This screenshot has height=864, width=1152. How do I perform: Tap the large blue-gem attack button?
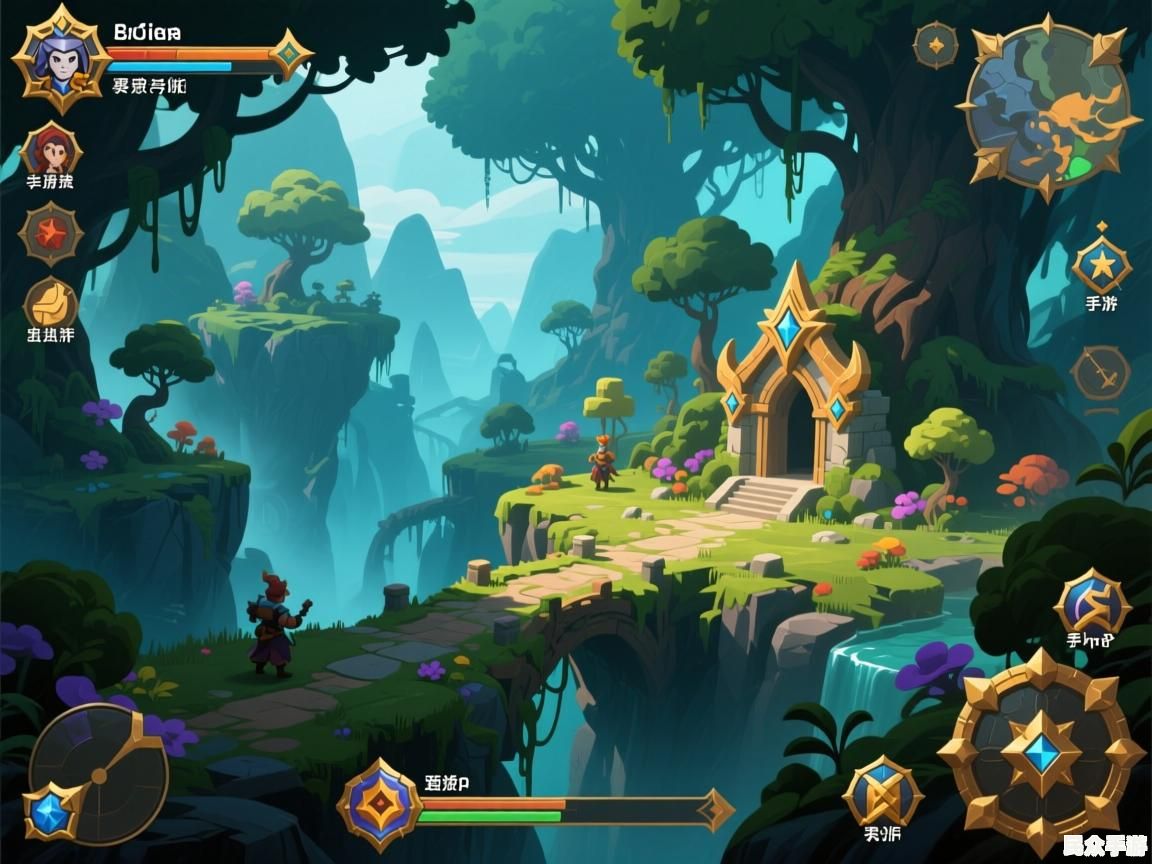tap(1041, 752)
